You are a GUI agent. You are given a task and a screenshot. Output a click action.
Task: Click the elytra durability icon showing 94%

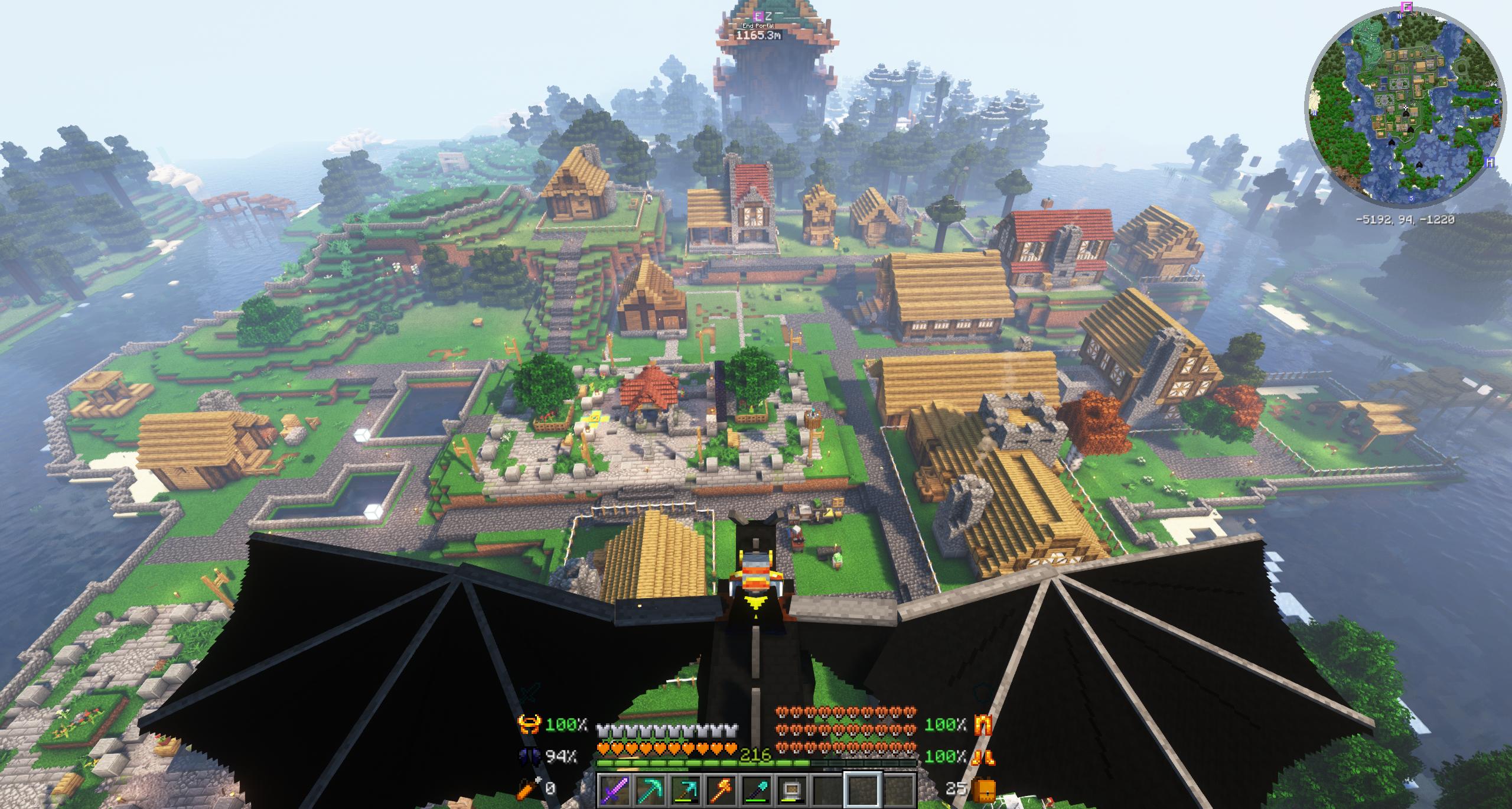point(530,756)
